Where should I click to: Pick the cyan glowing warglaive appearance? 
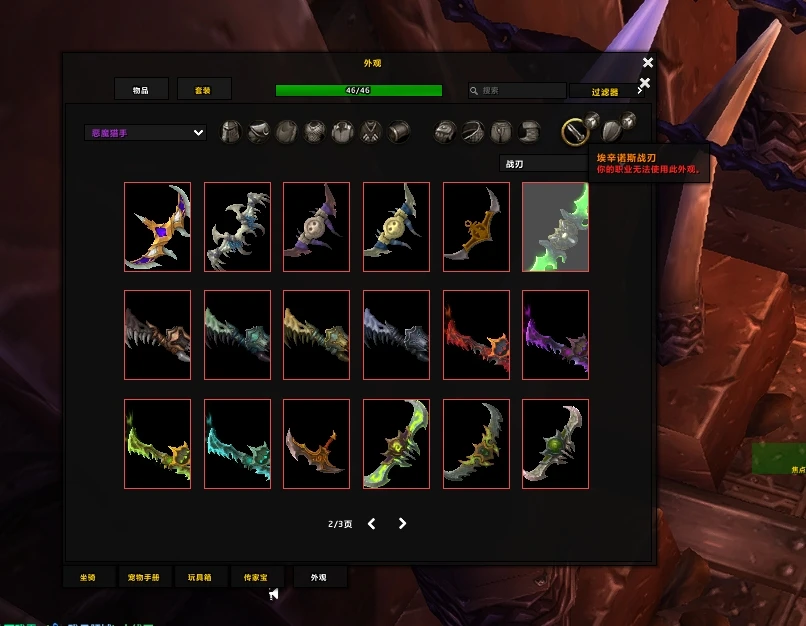click(237, 444)
